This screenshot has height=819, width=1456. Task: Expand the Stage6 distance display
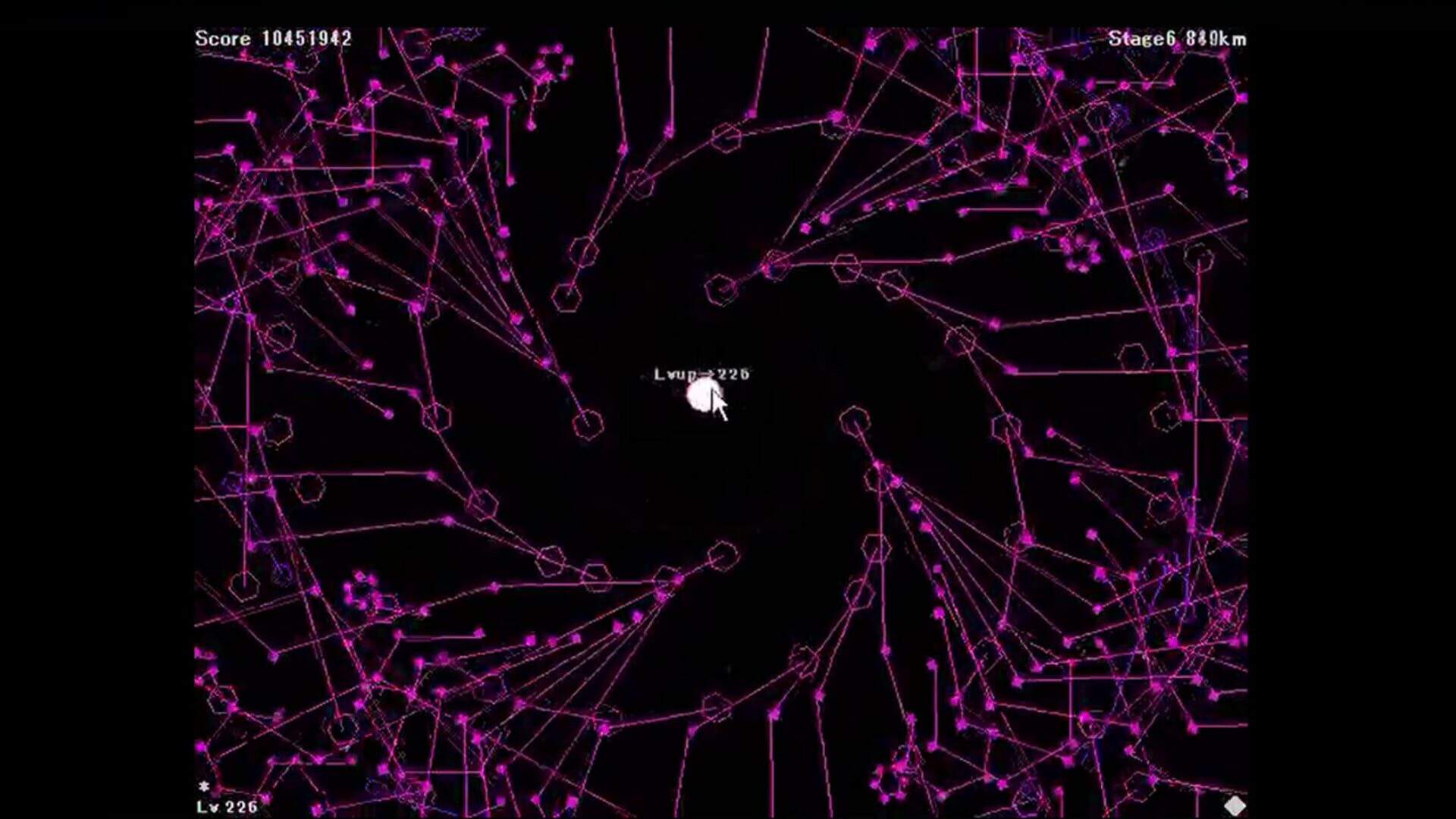(x=1175, y=38)
